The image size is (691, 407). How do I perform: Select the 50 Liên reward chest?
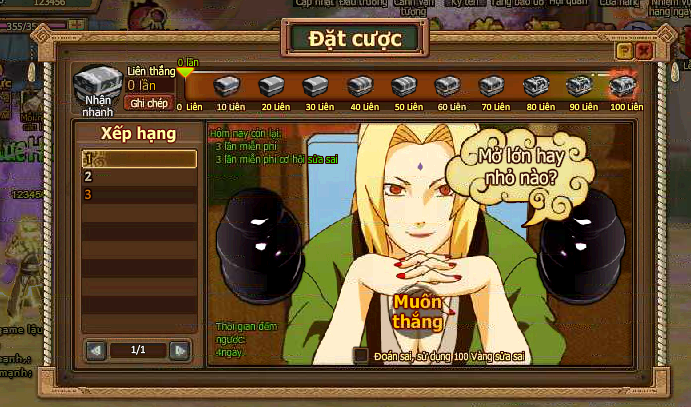pyautogui.click(x=404, y=86)
